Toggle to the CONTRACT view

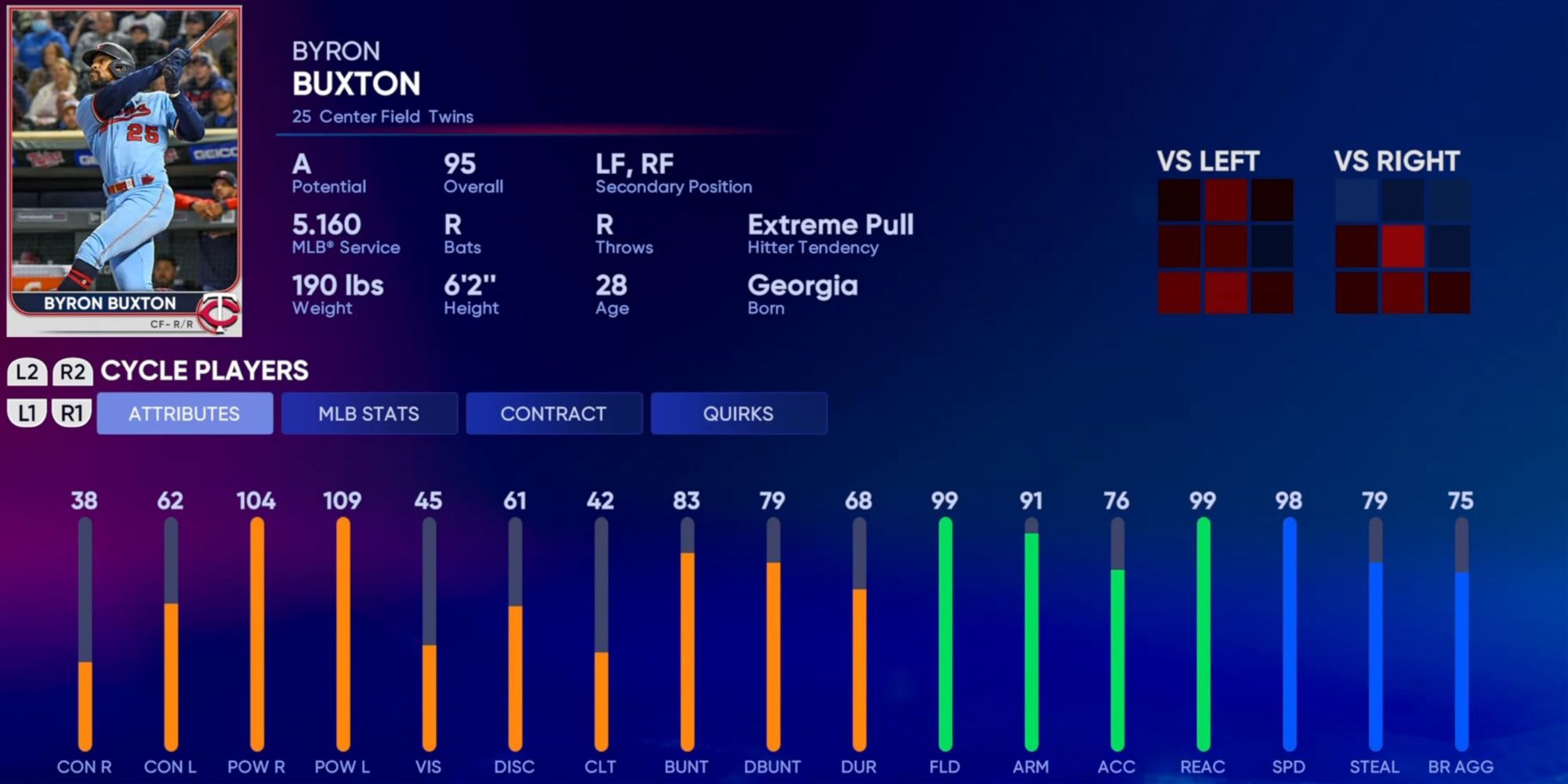point(554,413)
